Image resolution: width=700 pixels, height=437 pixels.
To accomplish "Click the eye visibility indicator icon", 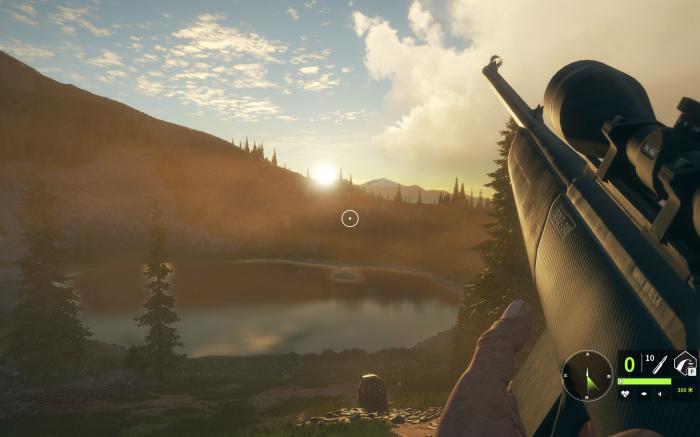I will [644, 393].
